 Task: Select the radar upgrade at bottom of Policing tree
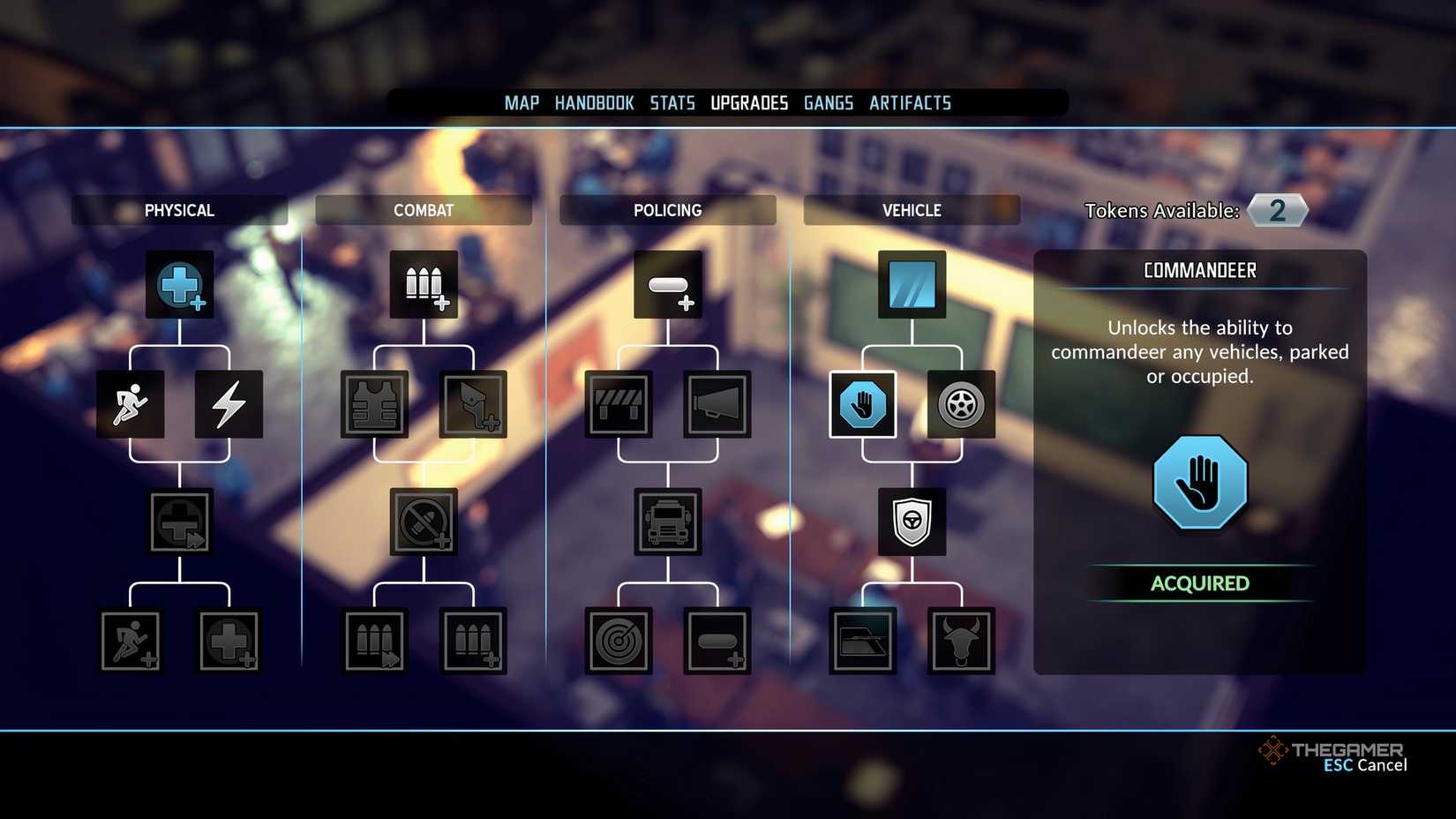[x=619, y=641]
